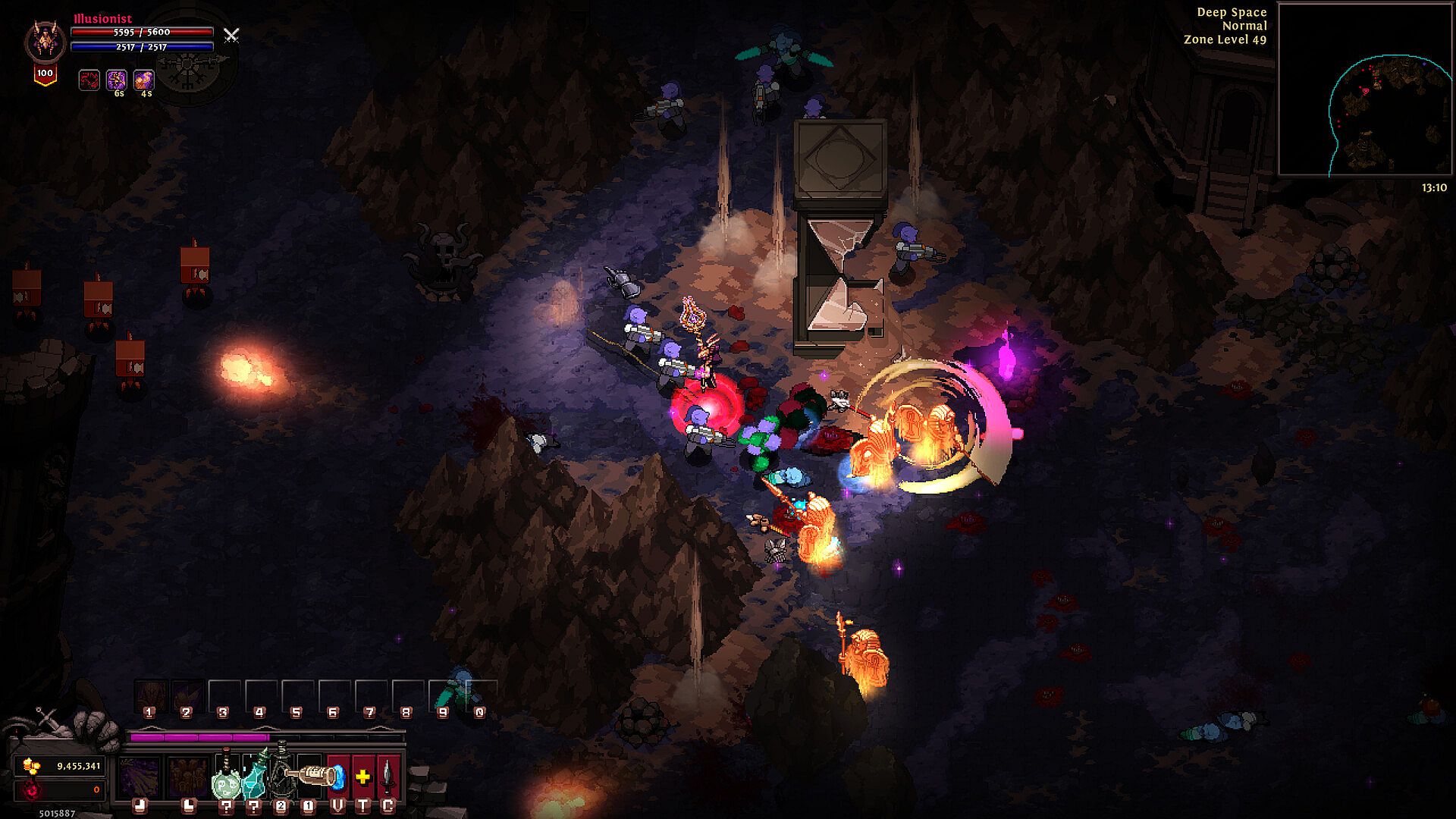
Task: Drink the round green potion flask
Action: pyautogui.click(x=226, y=781)
